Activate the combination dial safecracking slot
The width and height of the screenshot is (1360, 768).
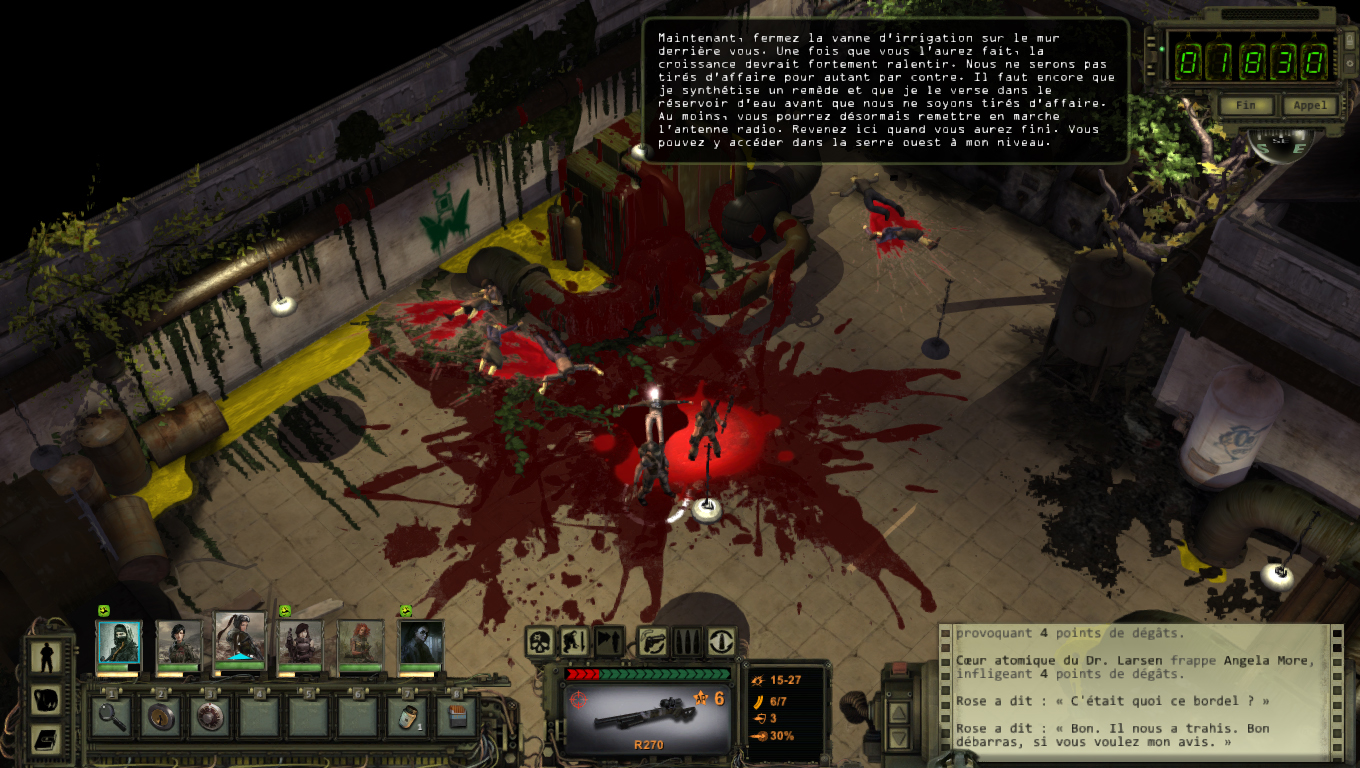(210, 717)
